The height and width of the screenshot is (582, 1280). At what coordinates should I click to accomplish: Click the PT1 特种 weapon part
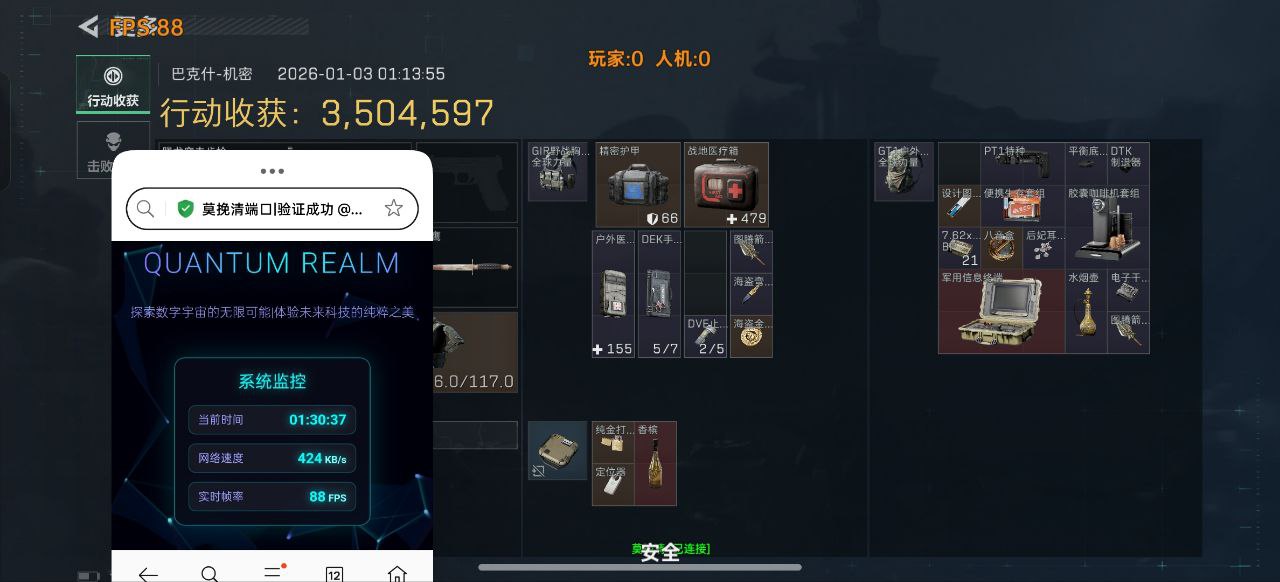[x=1022, y=164]
